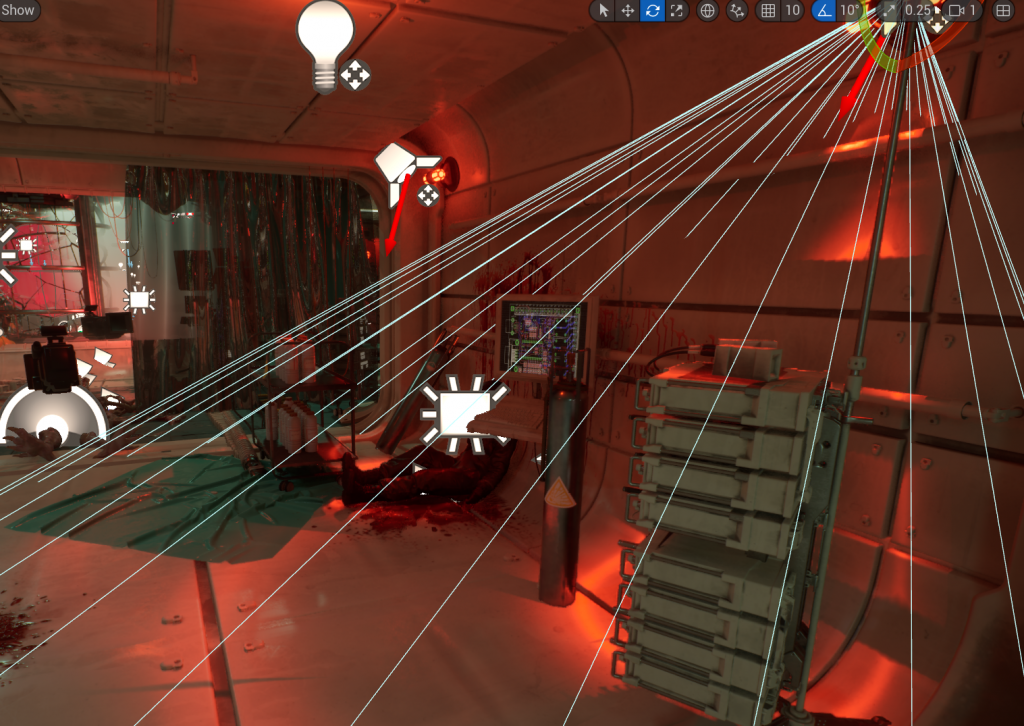Toggle the world/local coordinate globe
The width and height of the screenshot is (1024, 726).
tap(708, 11)
